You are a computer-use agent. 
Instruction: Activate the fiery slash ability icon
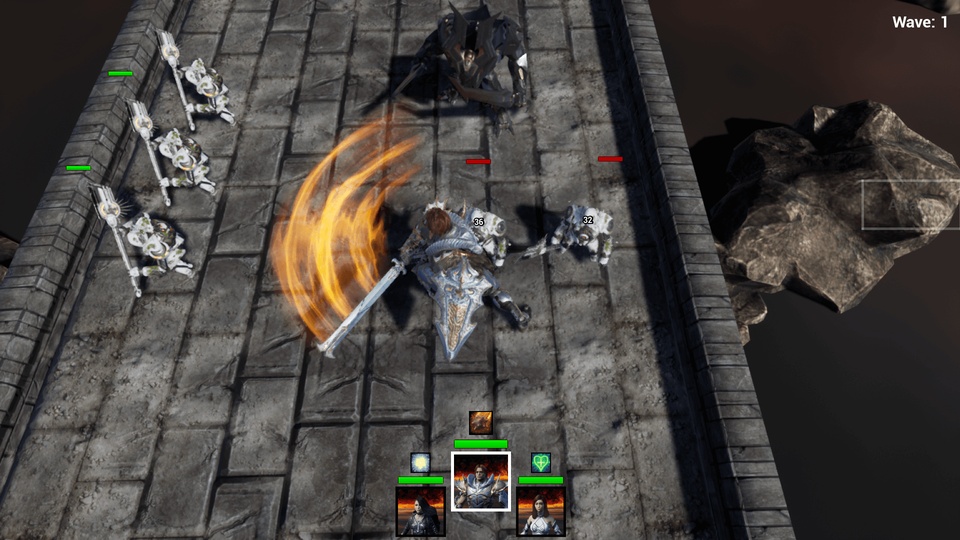[x=481, y=423]
